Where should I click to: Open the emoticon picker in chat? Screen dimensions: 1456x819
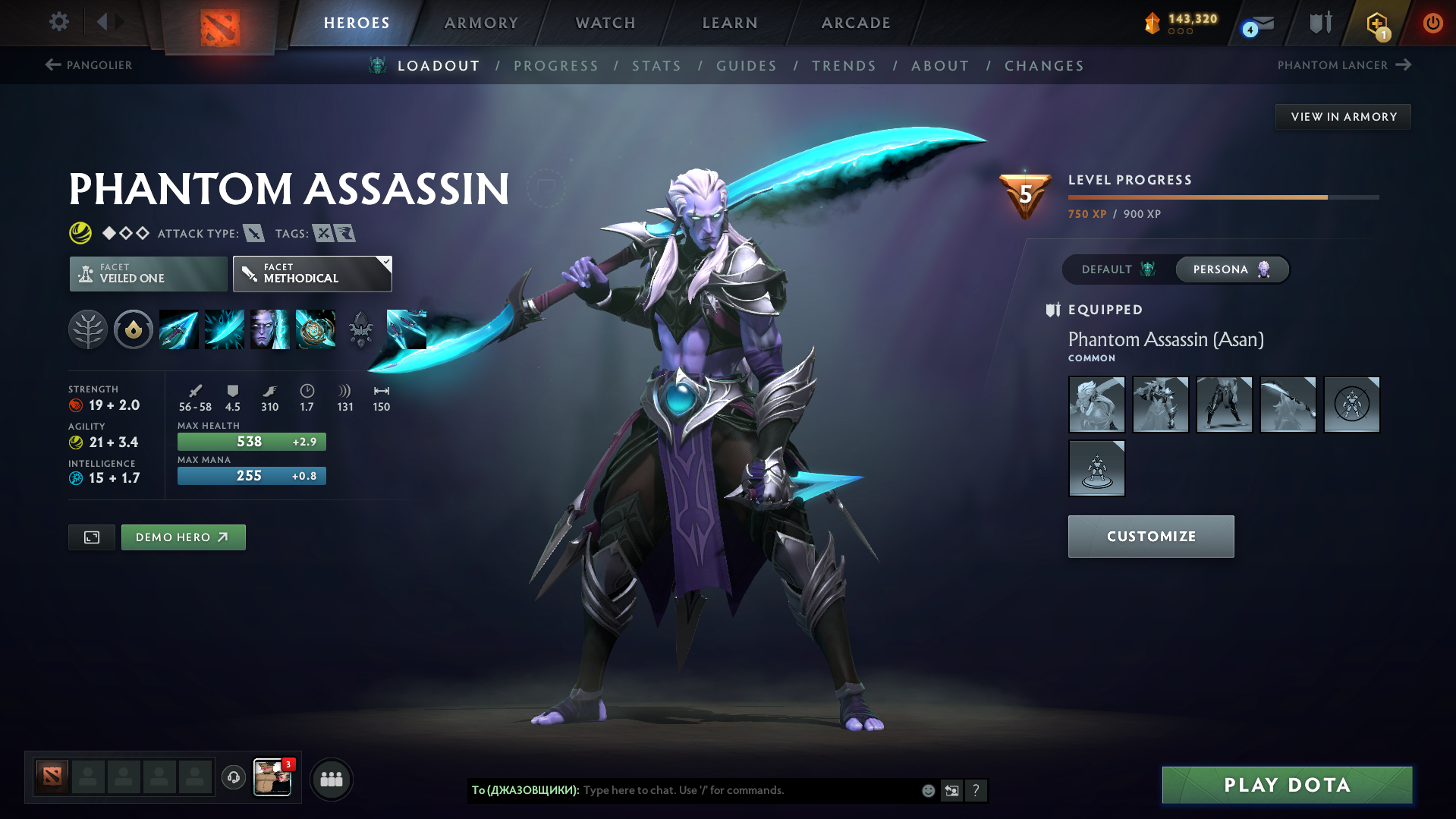[927, 790]
